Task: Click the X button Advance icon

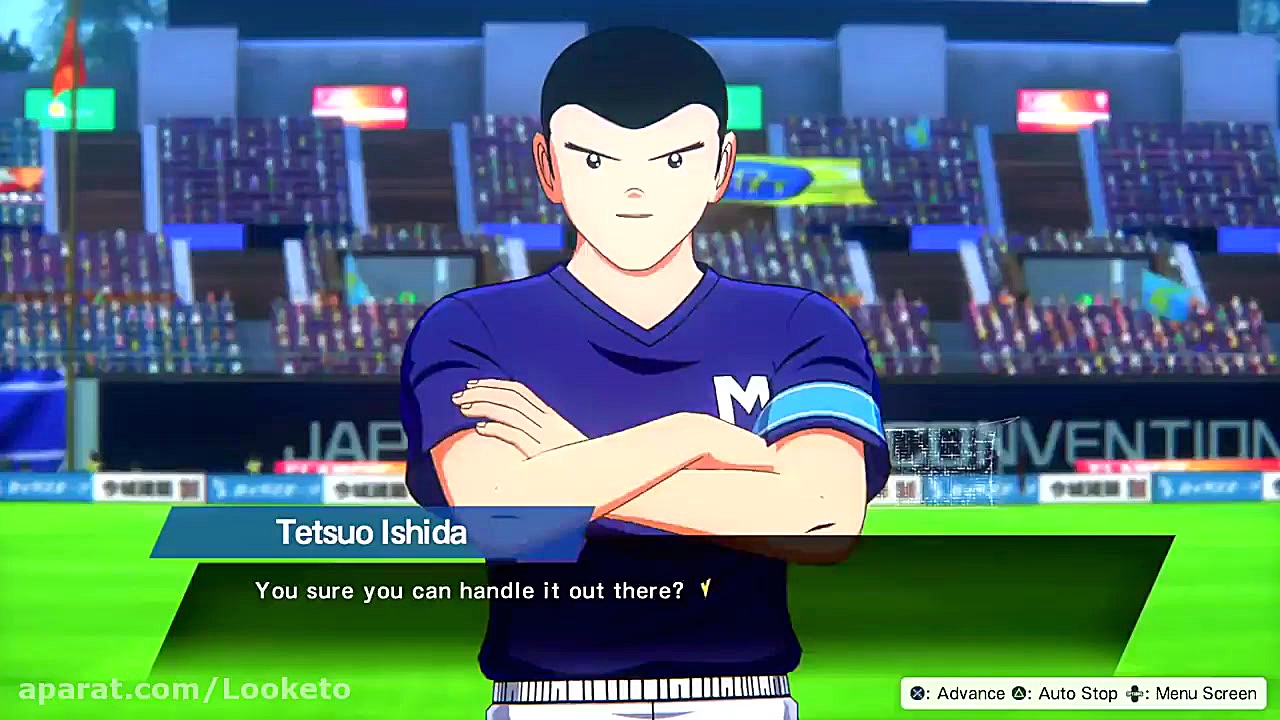Action: point(917,693)
